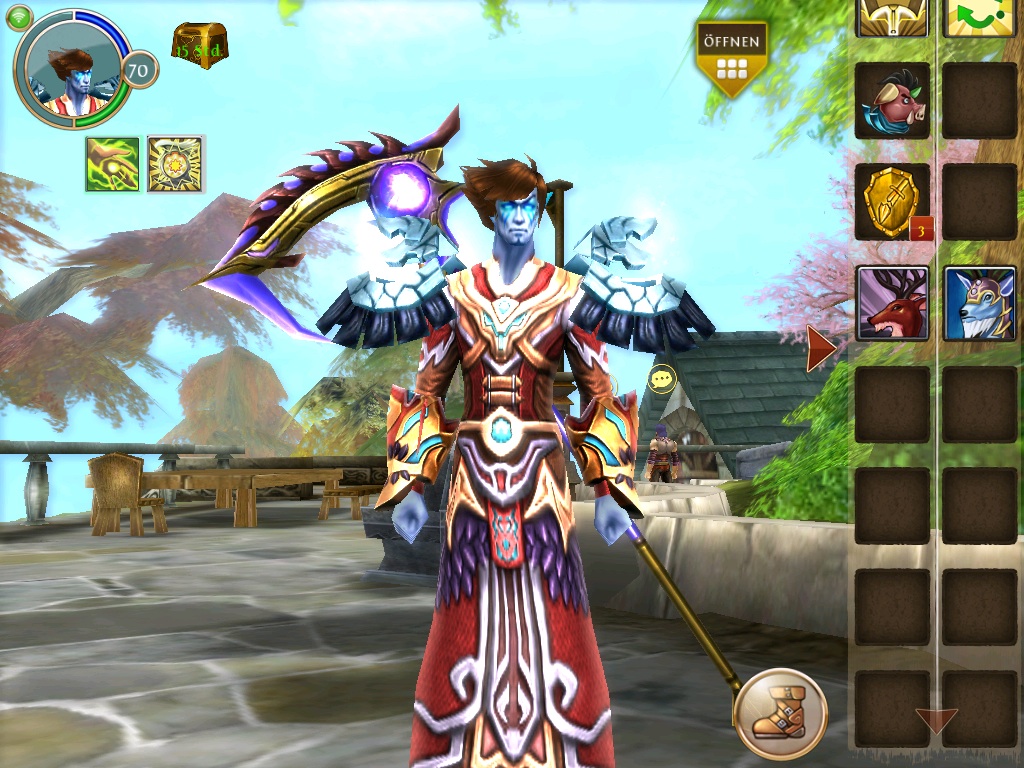The image size is (1024, 768).
Task: Collapse the side panel with the red arrow
Action: tap(822, 348)
